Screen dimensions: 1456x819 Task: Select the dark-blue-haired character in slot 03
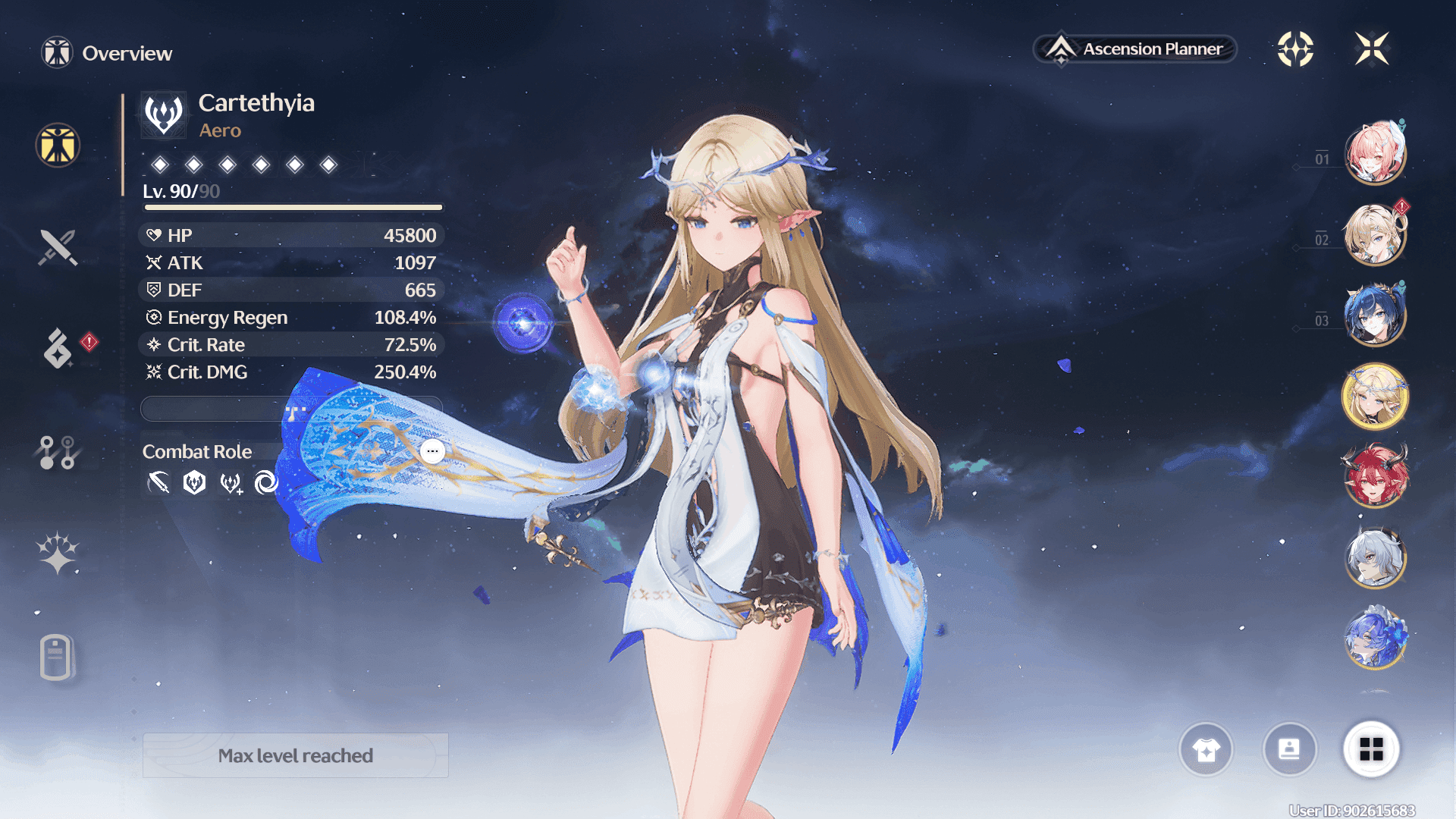coord(1375,315)
